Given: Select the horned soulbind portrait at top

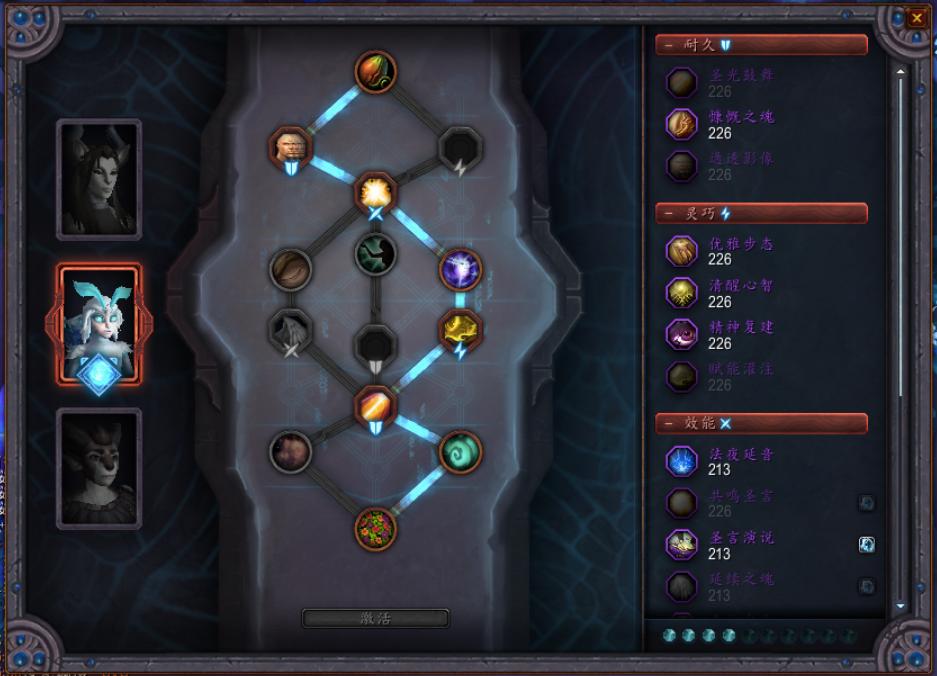Looking at the screenshot, I should coord(99,179).
